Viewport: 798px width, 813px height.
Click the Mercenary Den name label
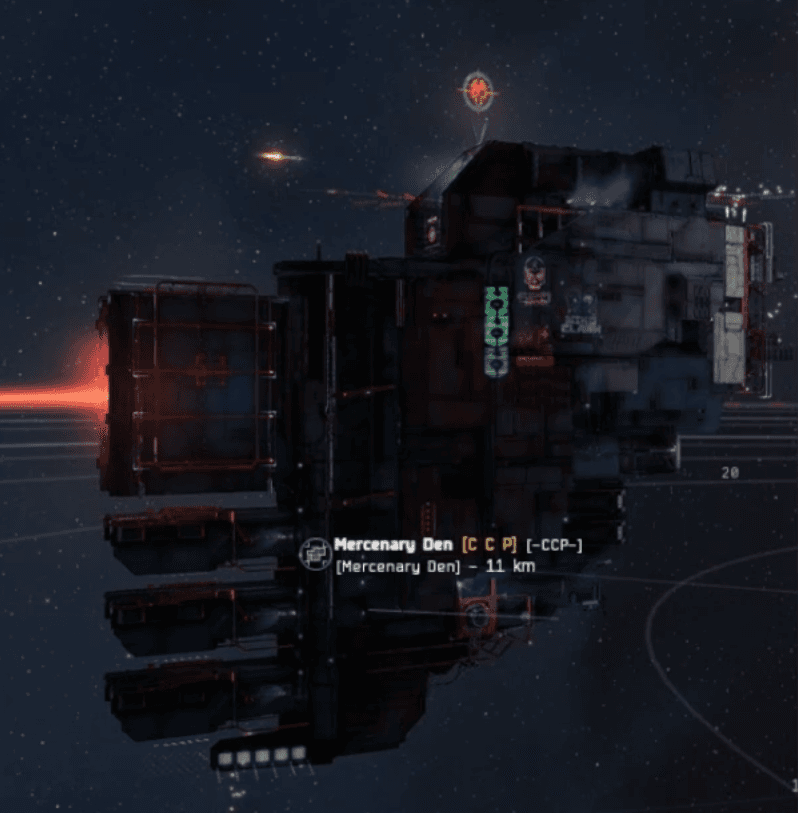(394, 545)
